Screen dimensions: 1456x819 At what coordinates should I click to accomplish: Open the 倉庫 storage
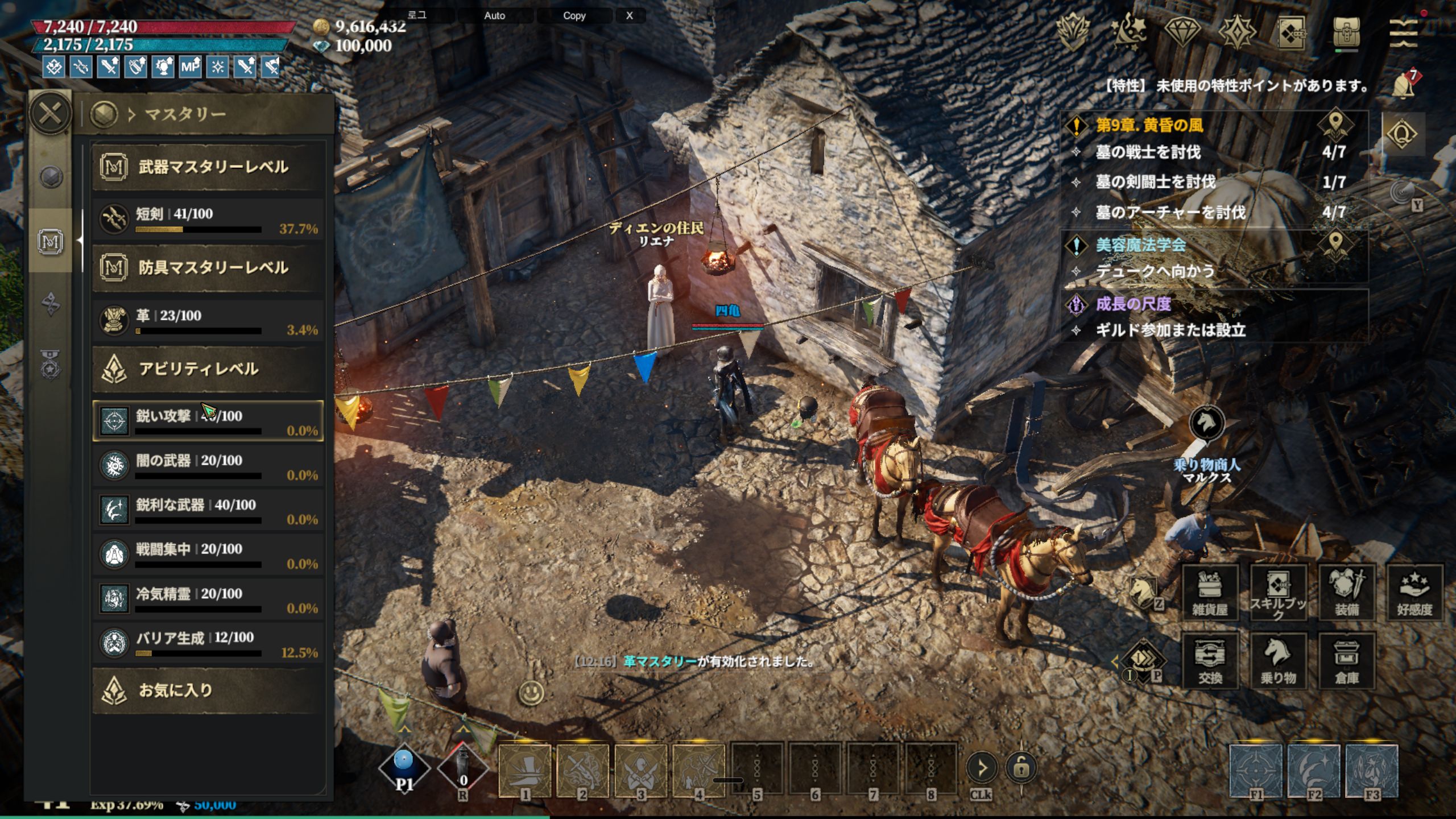pyautogui.click(x=1346, y=660)
